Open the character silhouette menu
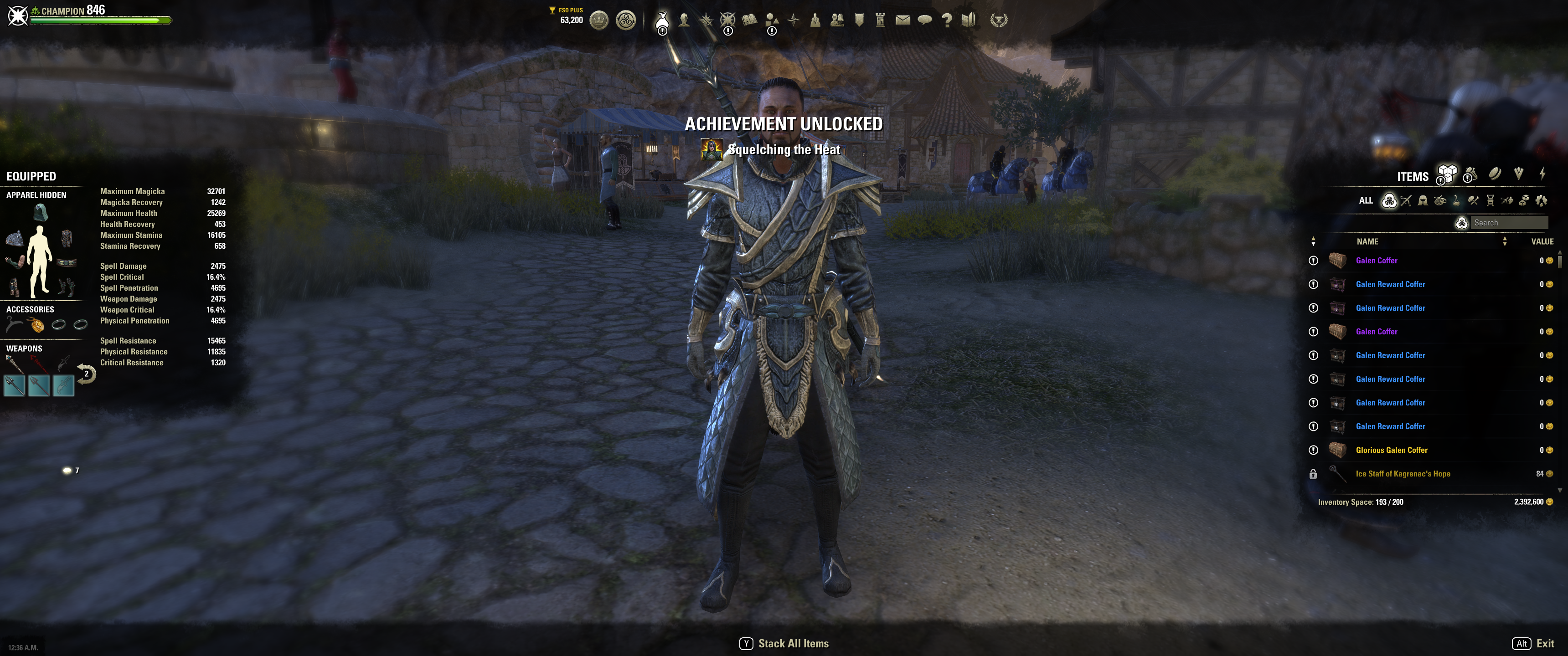The image size is (1568, 656). click(684, 20)
